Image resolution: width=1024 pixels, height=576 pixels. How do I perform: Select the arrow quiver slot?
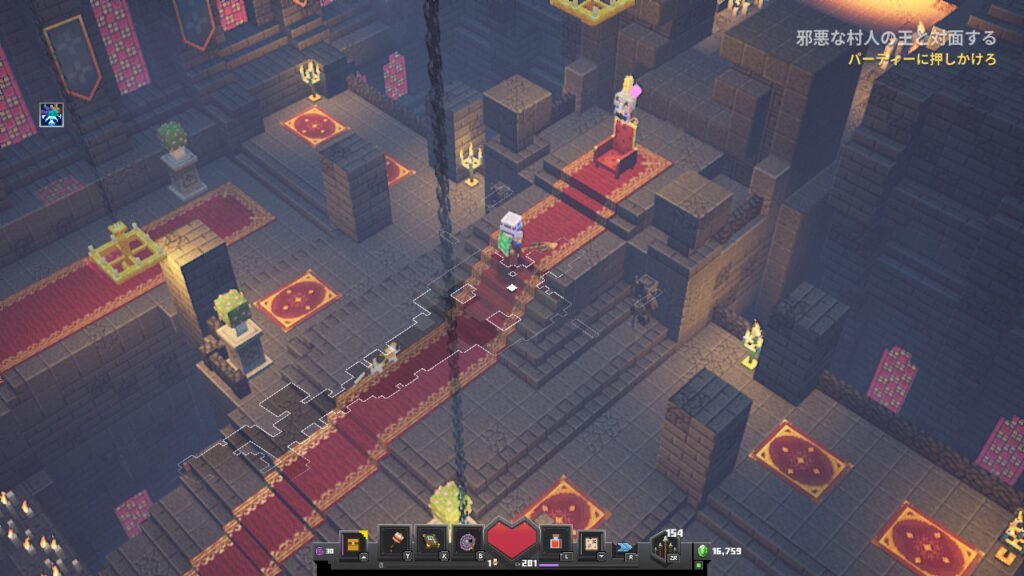[x=664, y=547]
